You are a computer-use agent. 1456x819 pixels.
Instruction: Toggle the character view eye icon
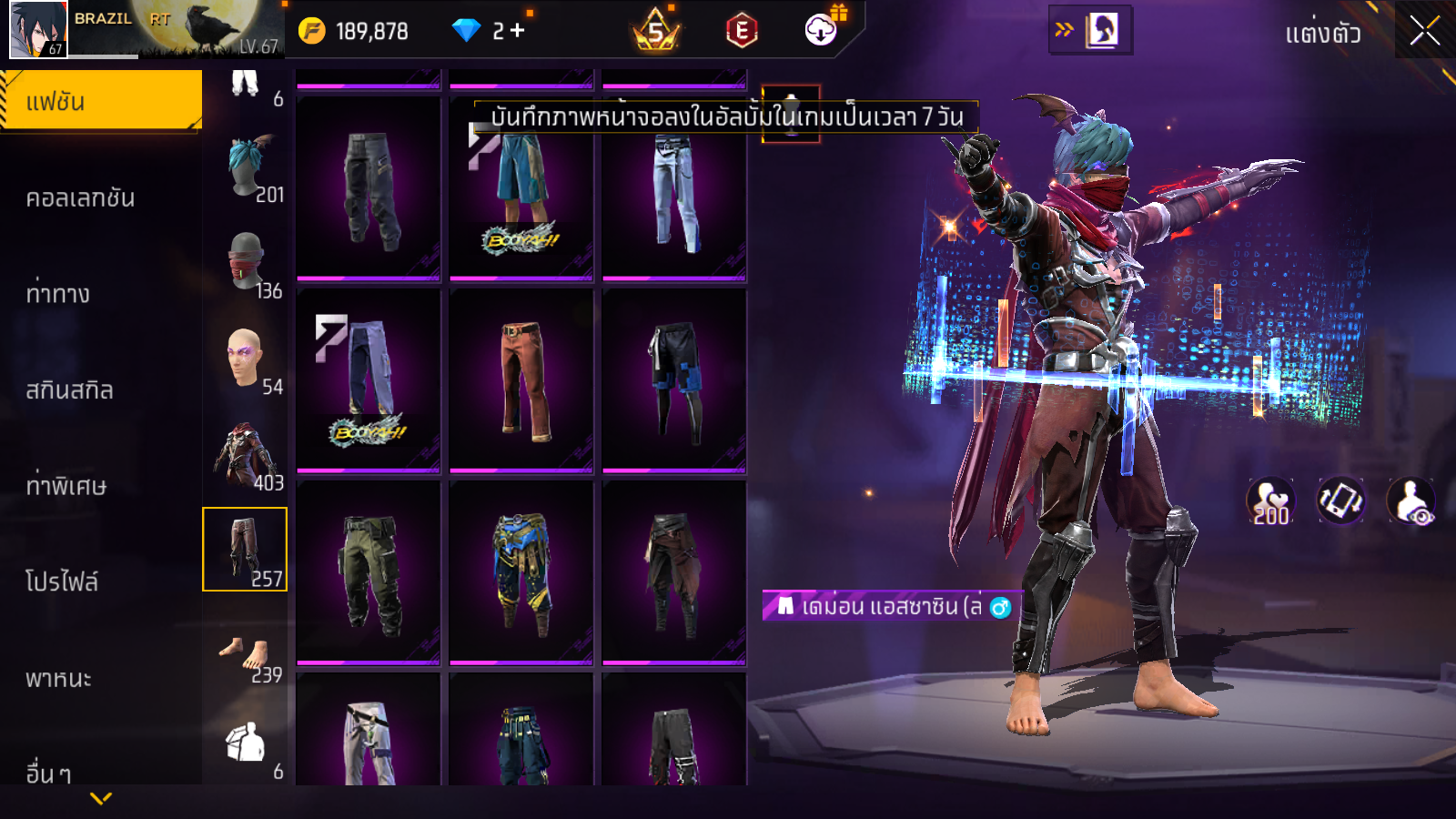pyautogui.click(x=1410, y=501)
